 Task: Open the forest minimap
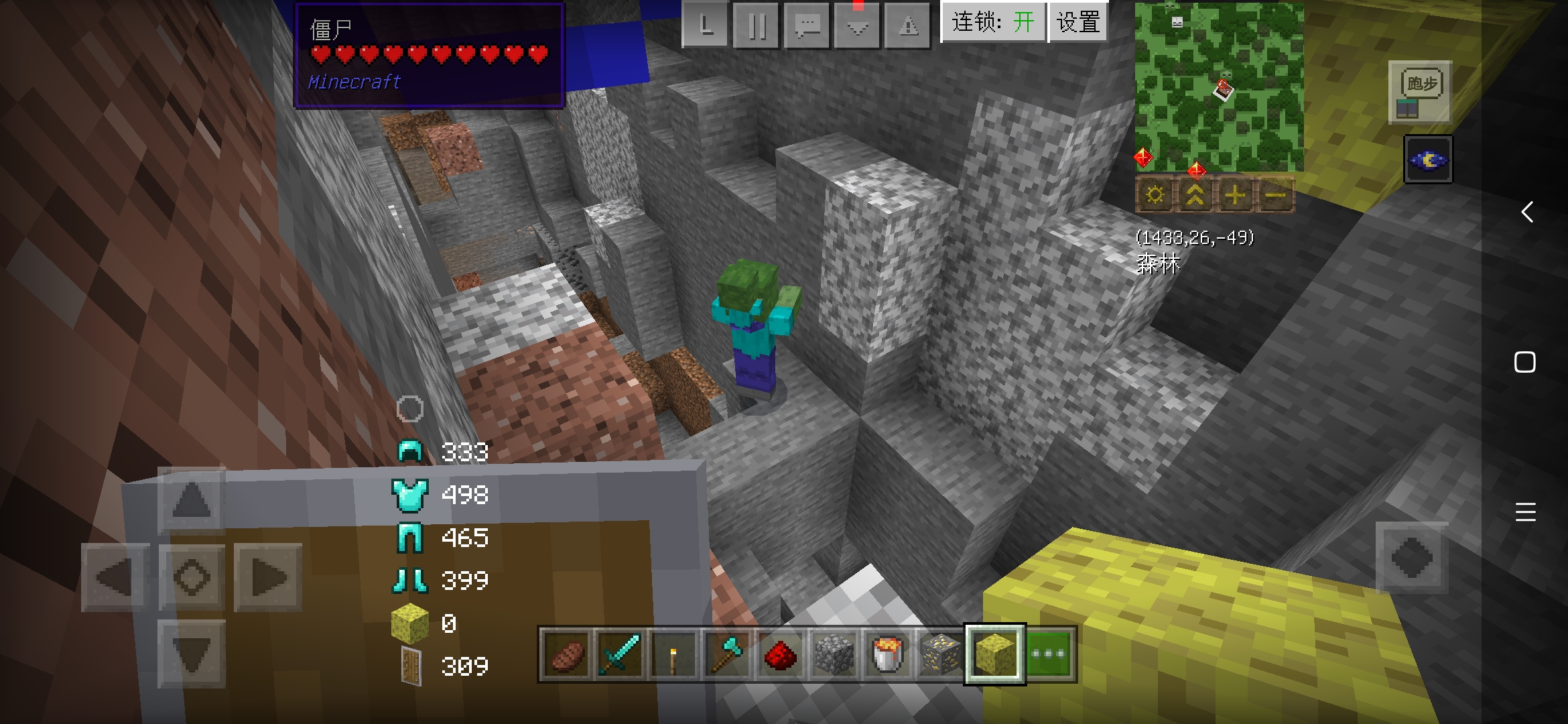pos(1219,87)
